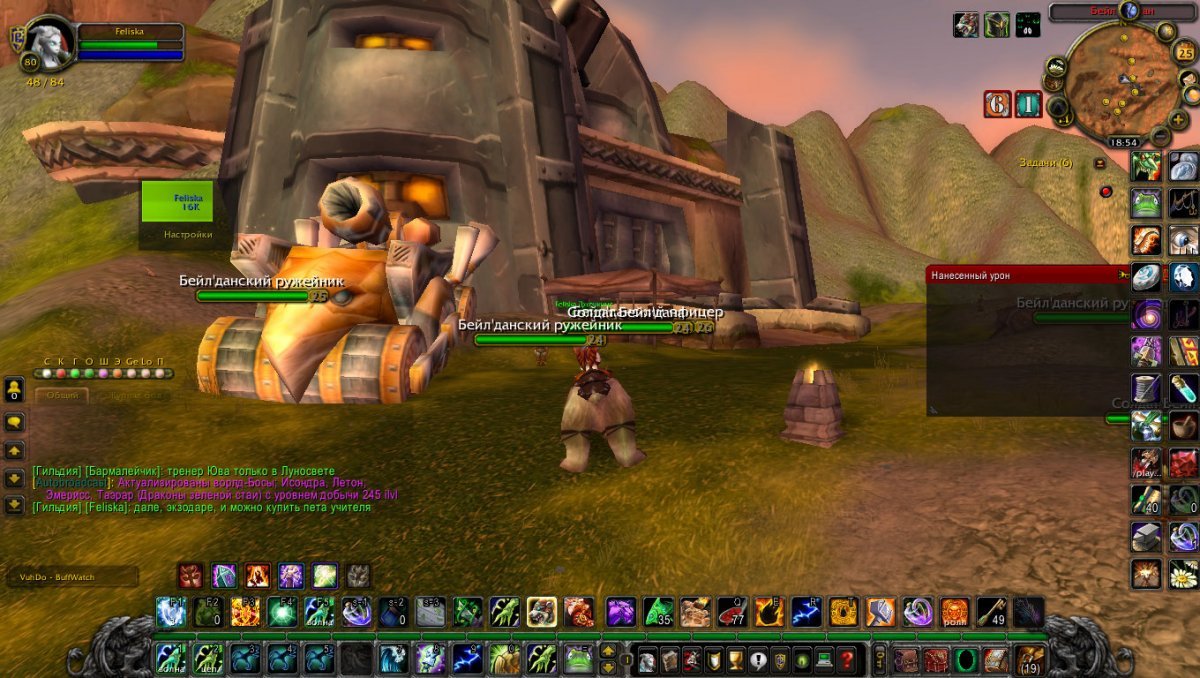
Task: Click the red question mark help button
Action: click(x=846, y=660)
